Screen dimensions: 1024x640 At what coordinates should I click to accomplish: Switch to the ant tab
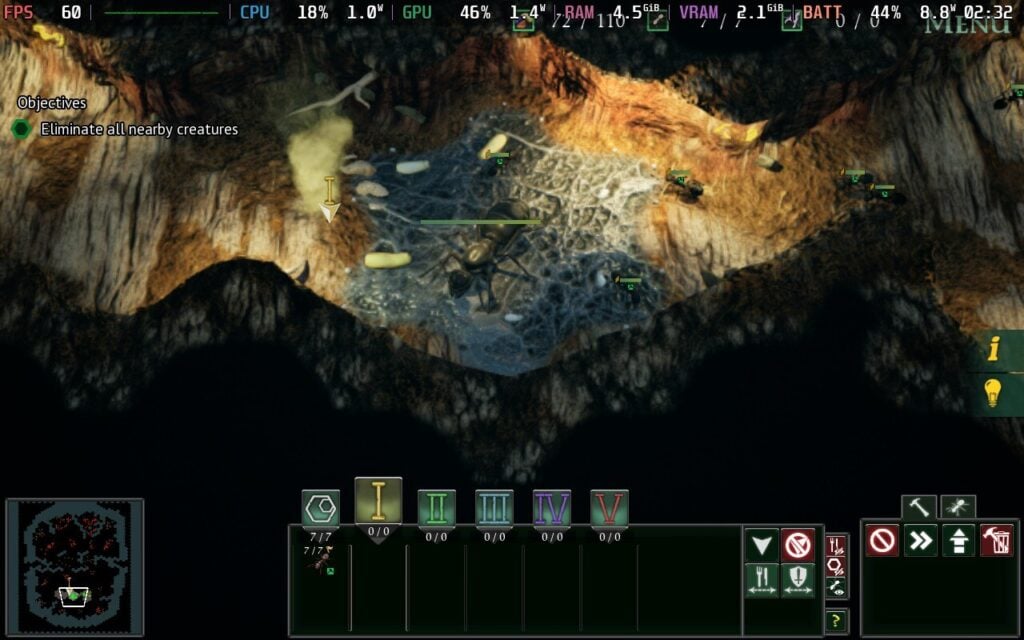pos(957,507)
